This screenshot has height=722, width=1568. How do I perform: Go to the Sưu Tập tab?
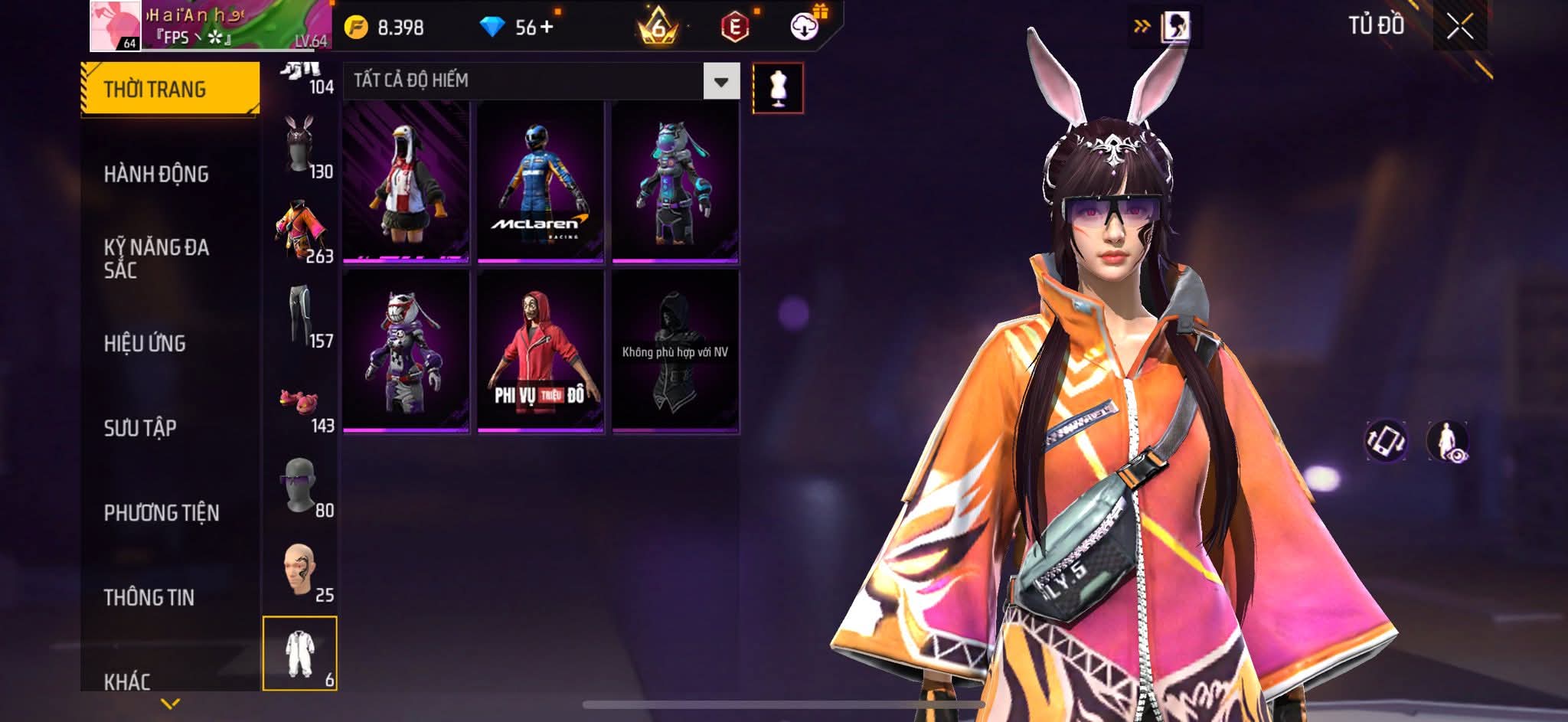tap(140, 428)
